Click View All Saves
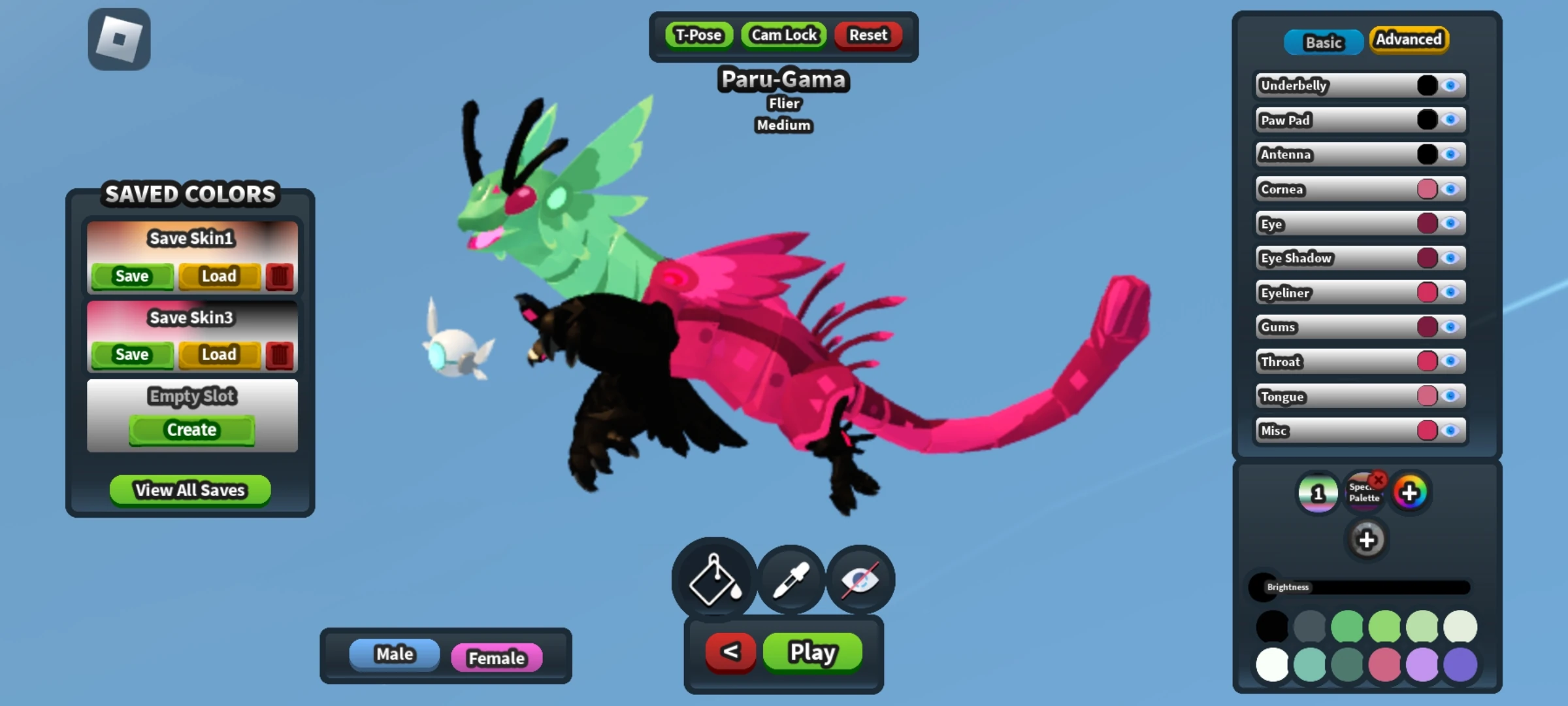This screenshot has height=706, width=1568. coord(189,490)
